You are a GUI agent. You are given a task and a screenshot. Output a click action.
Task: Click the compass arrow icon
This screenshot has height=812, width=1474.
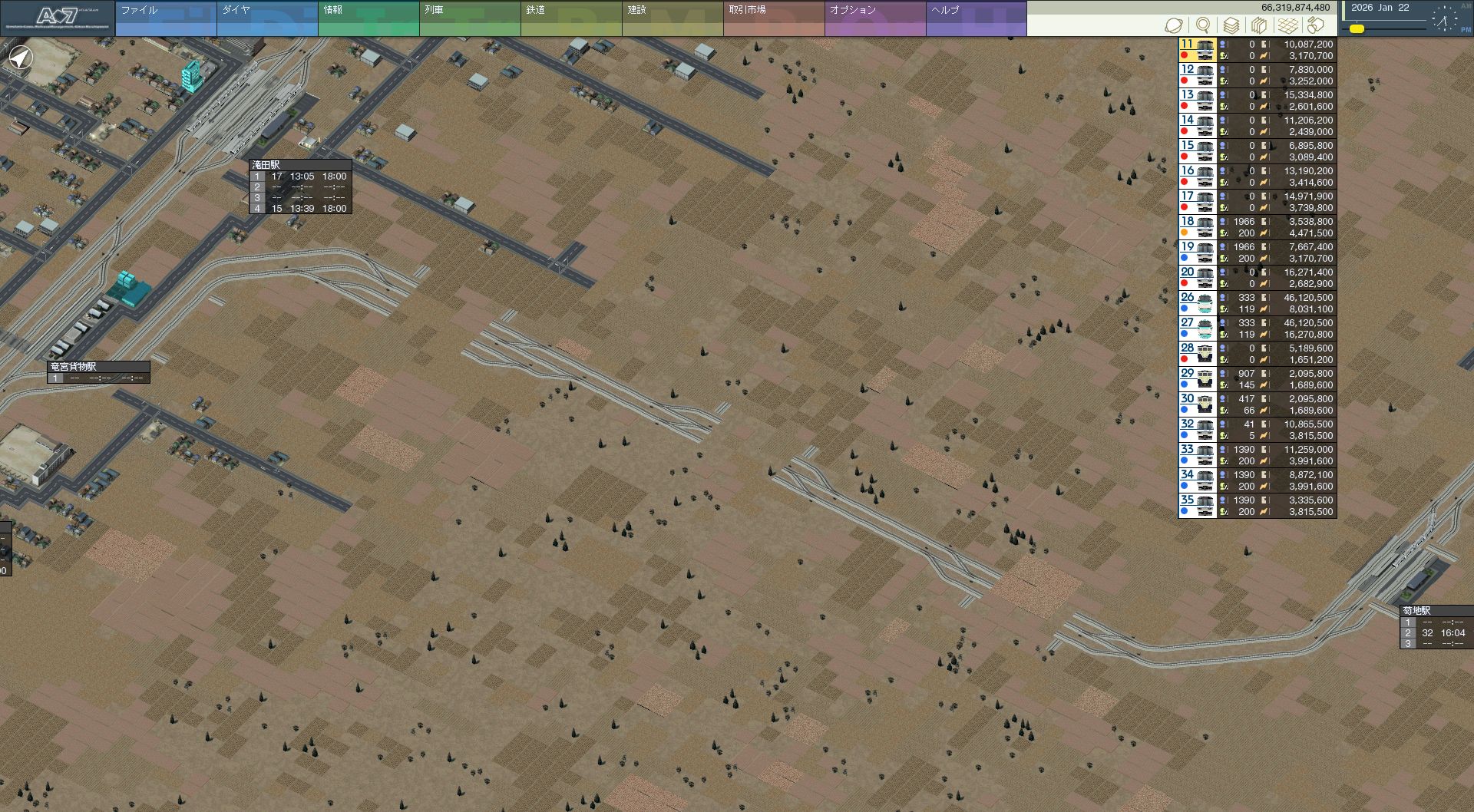click(21, 58)
